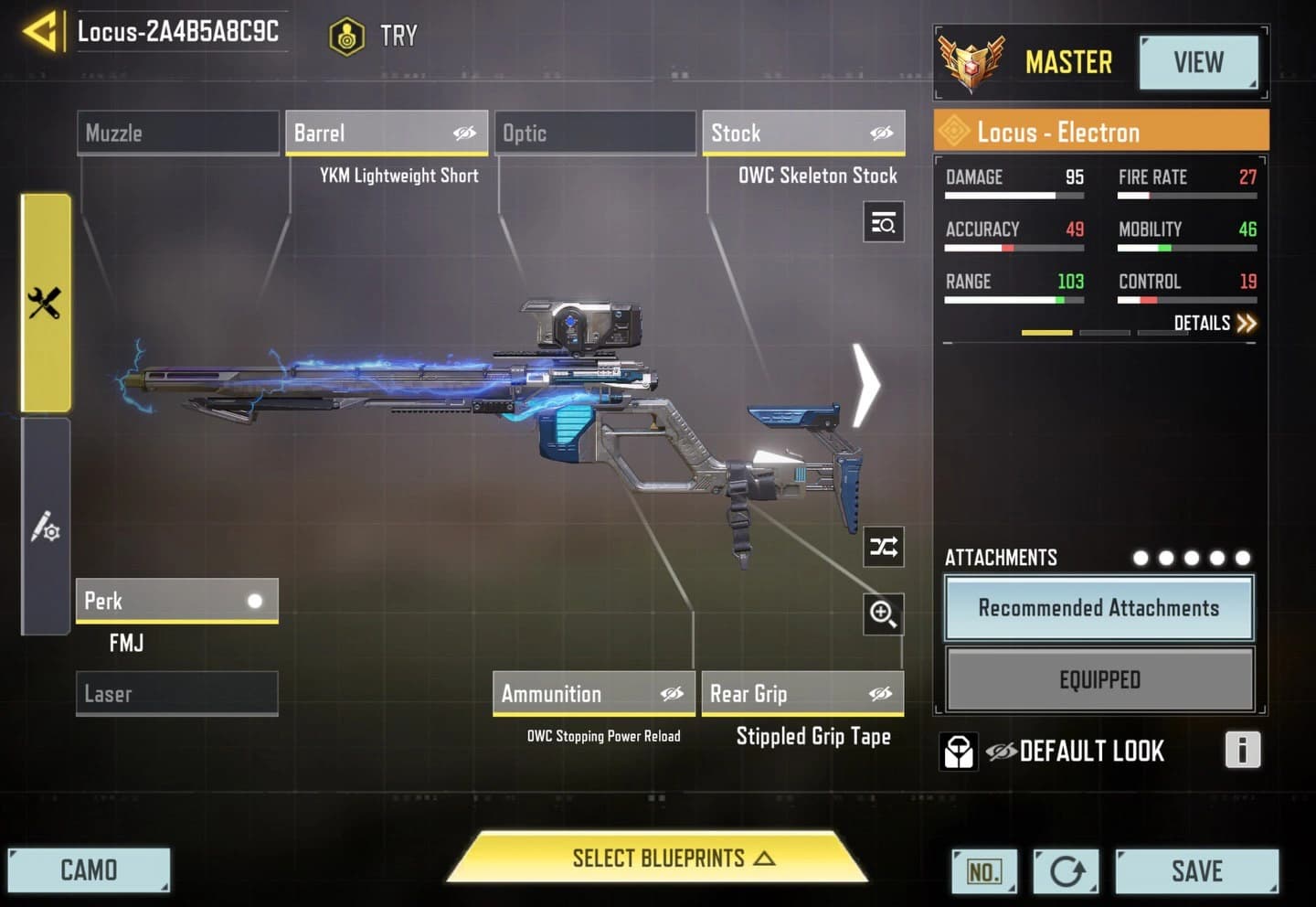Switch to the paint customization side tab

coord(46,527)
